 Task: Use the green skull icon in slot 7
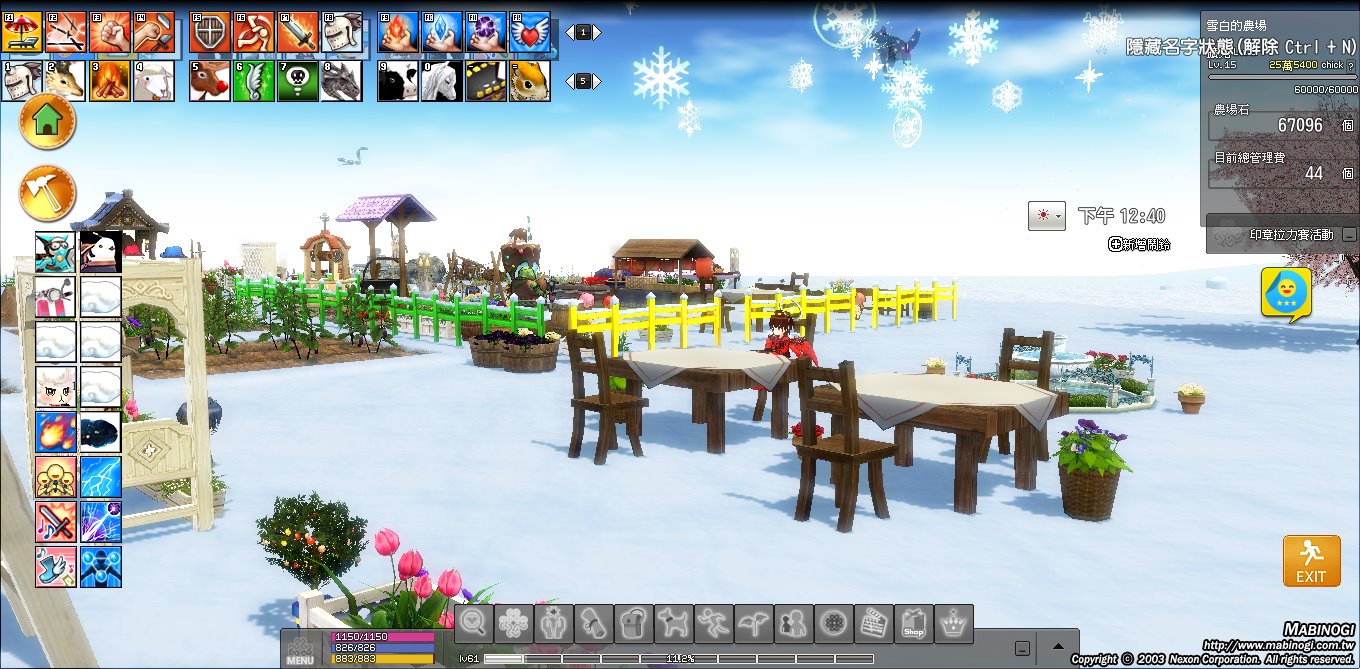point(298,81)
